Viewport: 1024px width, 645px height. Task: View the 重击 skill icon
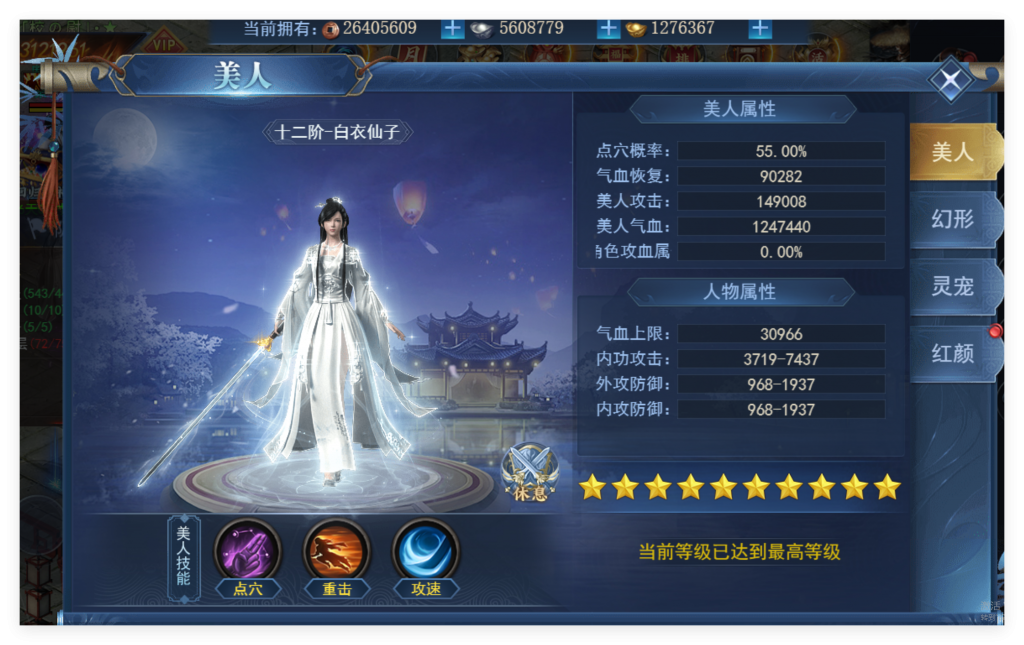pyautogui.click(x=337, y=551)
